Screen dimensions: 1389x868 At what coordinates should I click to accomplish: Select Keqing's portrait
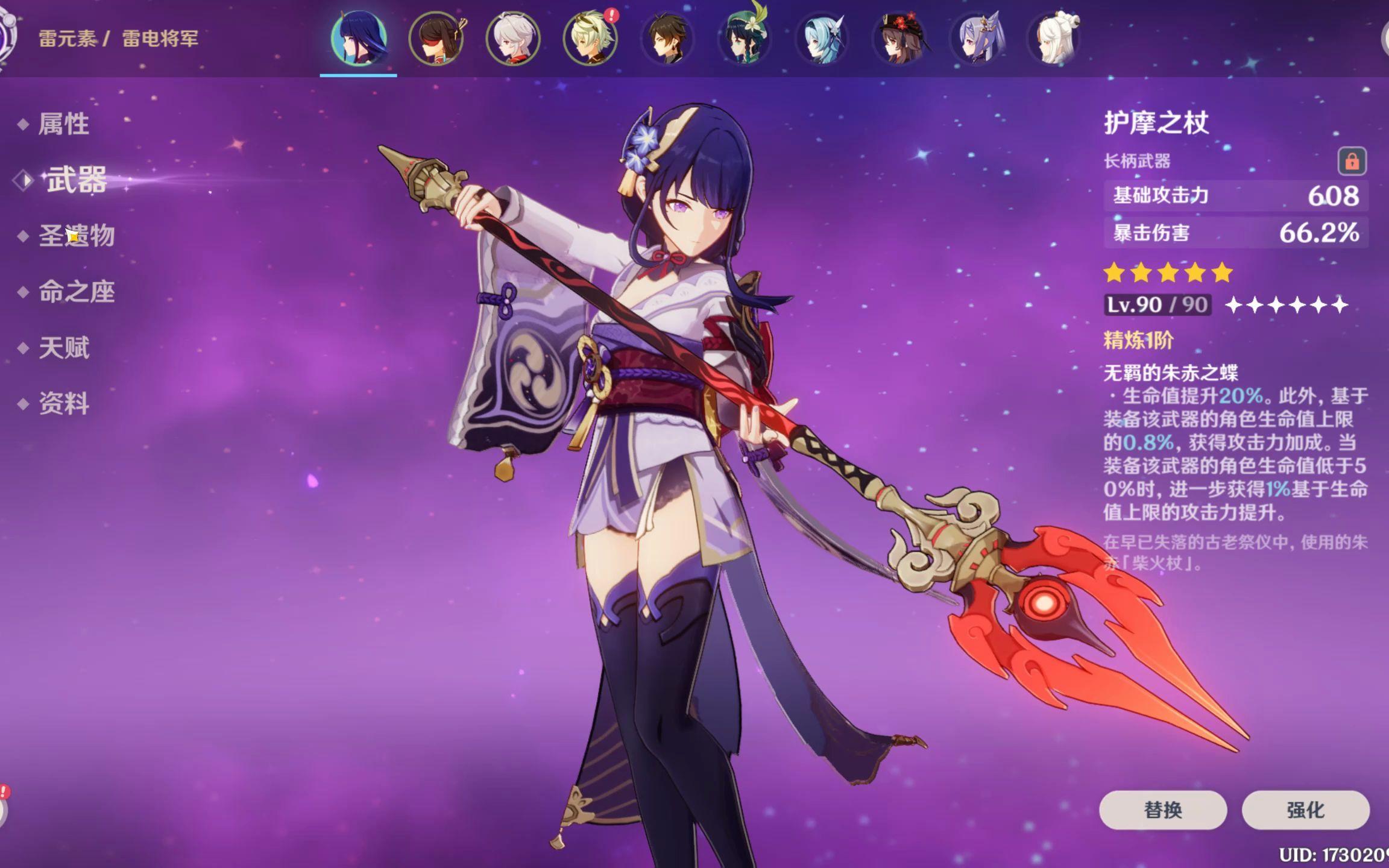pos(977,39)
